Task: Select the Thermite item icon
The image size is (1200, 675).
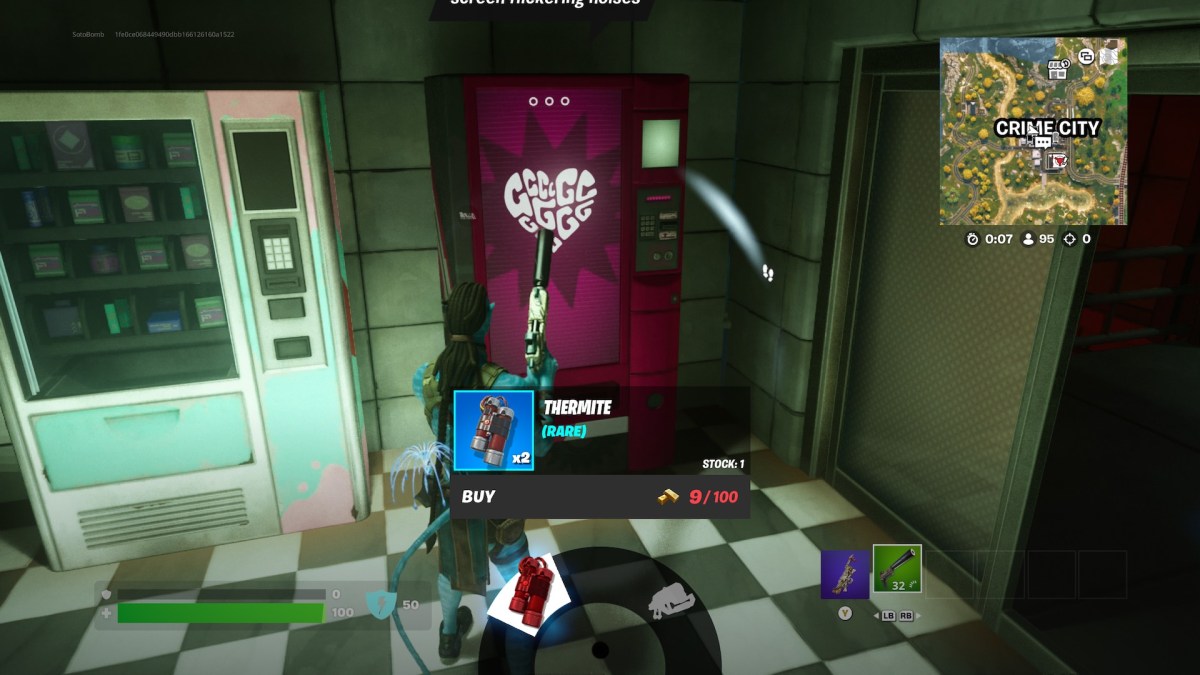Action: point(493,430)
